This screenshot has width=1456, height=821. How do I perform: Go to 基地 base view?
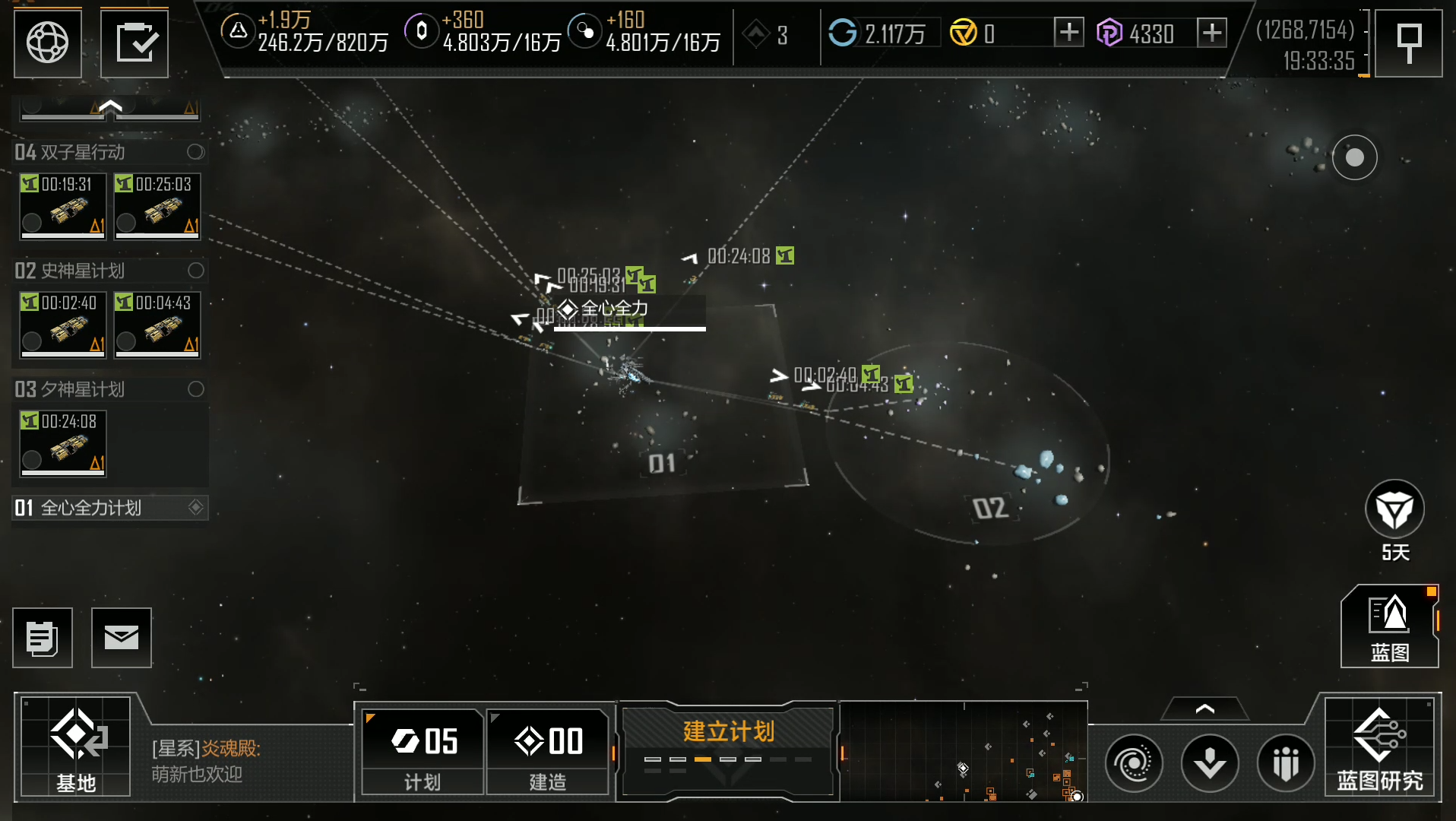click(75, 747)
